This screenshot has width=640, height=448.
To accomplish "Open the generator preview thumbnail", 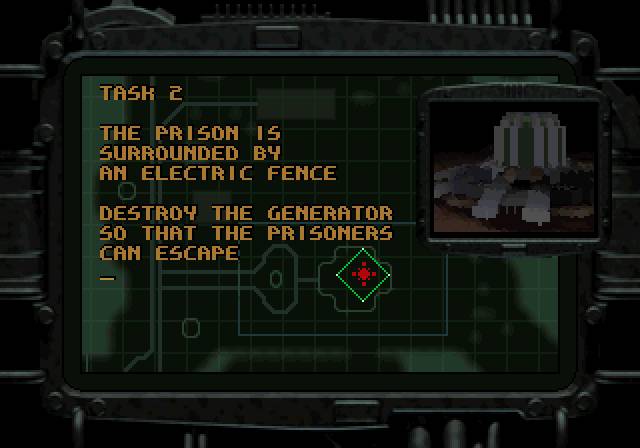I will tap(511, 164).
